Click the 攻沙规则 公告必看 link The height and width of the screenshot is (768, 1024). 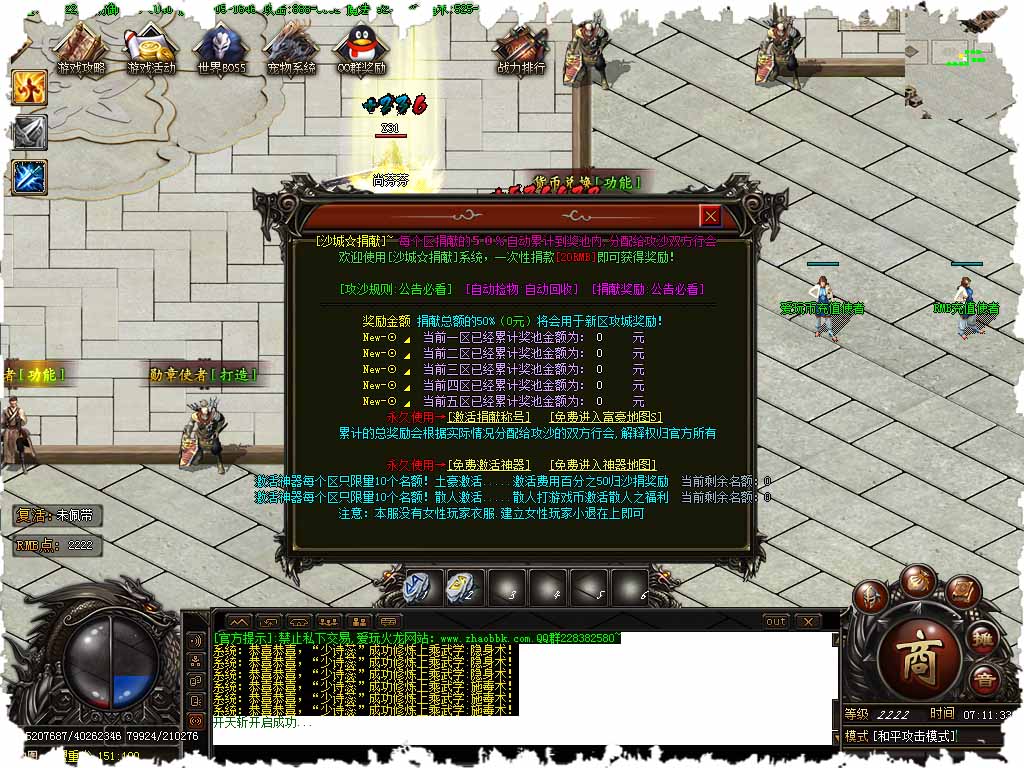[396, 289]
